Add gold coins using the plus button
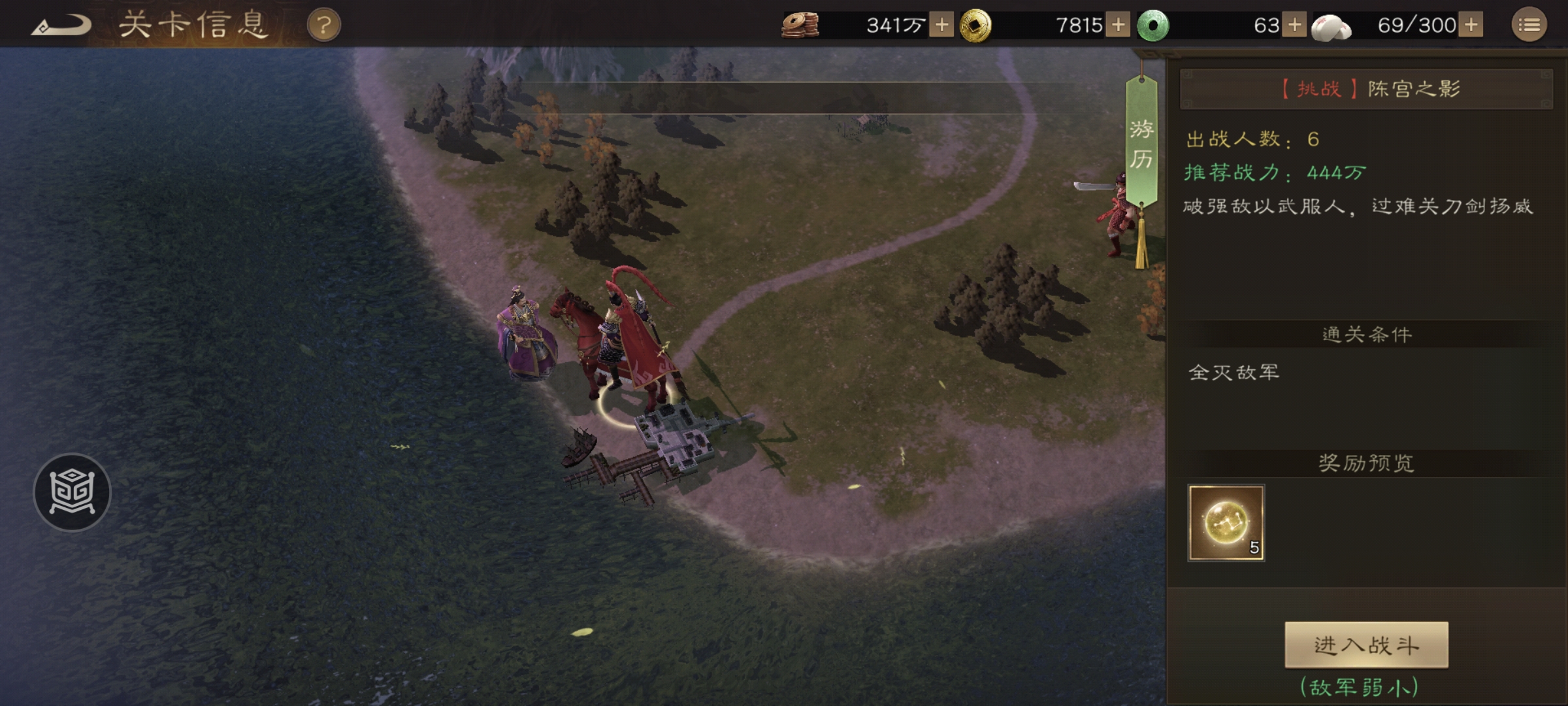Screen dimensions: 1568x706 [x=1118, y=25]
